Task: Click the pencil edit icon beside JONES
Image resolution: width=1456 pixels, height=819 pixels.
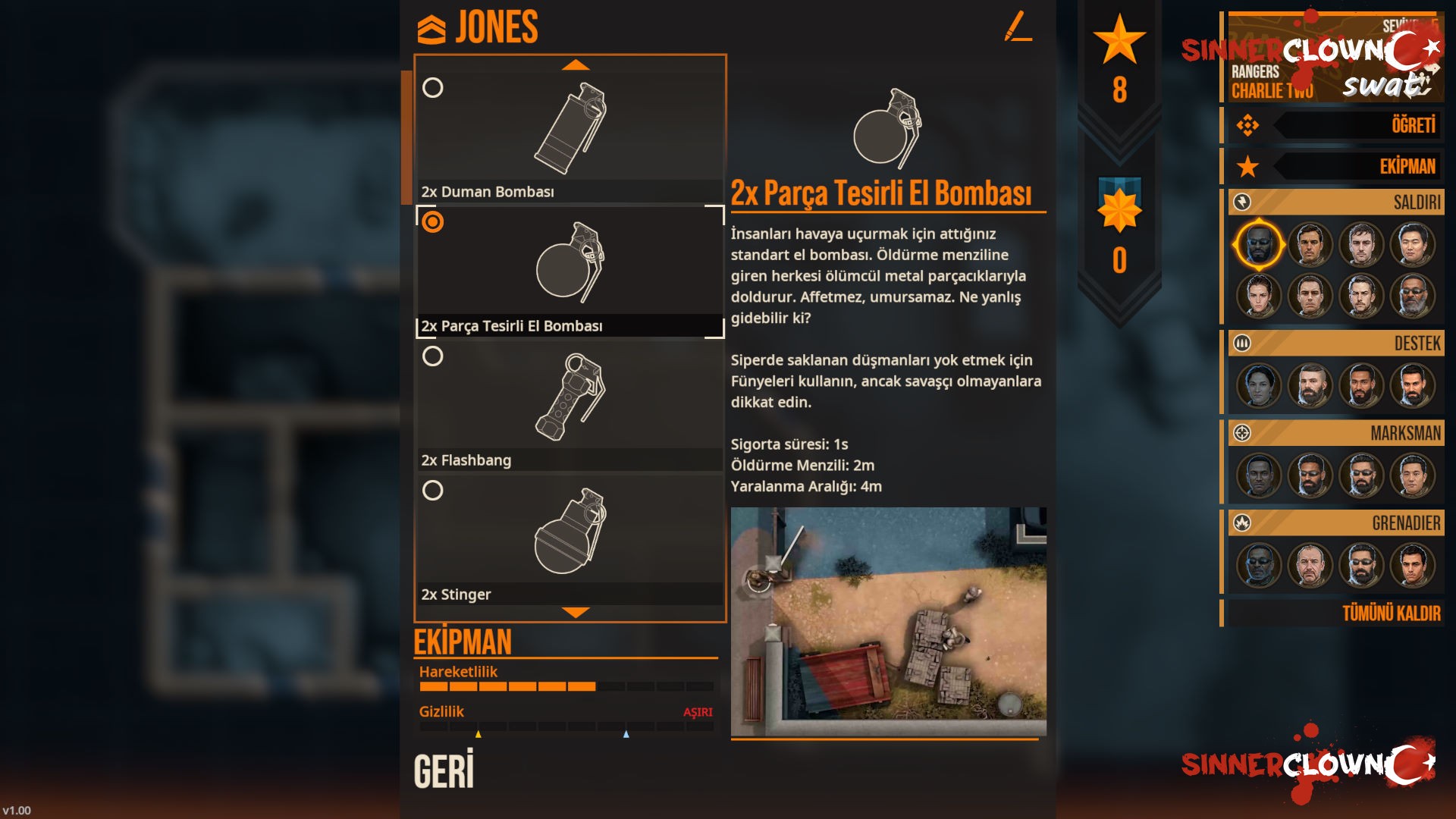Action: coord(1018,27)
